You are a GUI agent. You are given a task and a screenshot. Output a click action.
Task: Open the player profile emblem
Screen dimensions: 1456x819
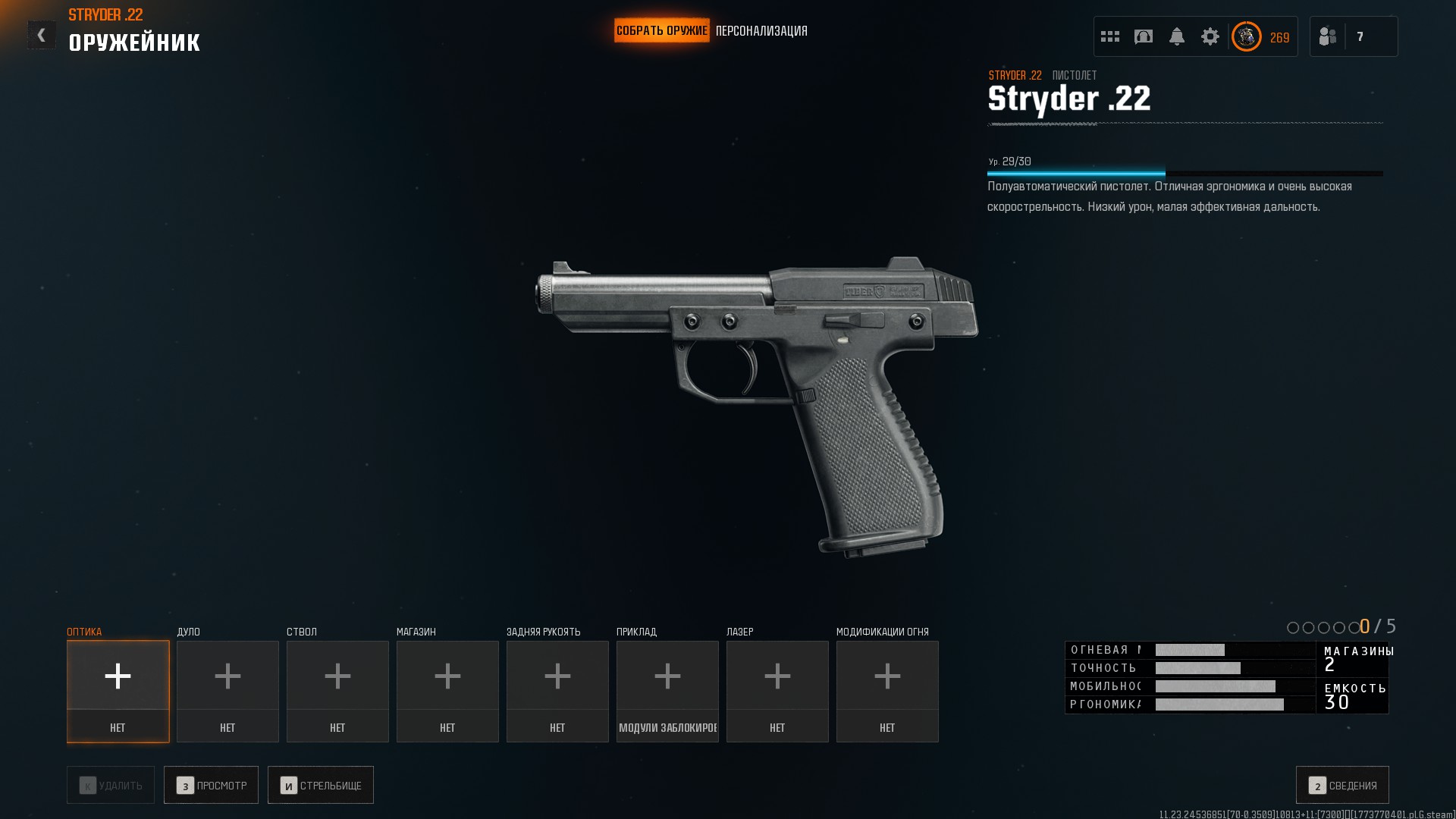pyautogui.click(x=1246, y=36)
